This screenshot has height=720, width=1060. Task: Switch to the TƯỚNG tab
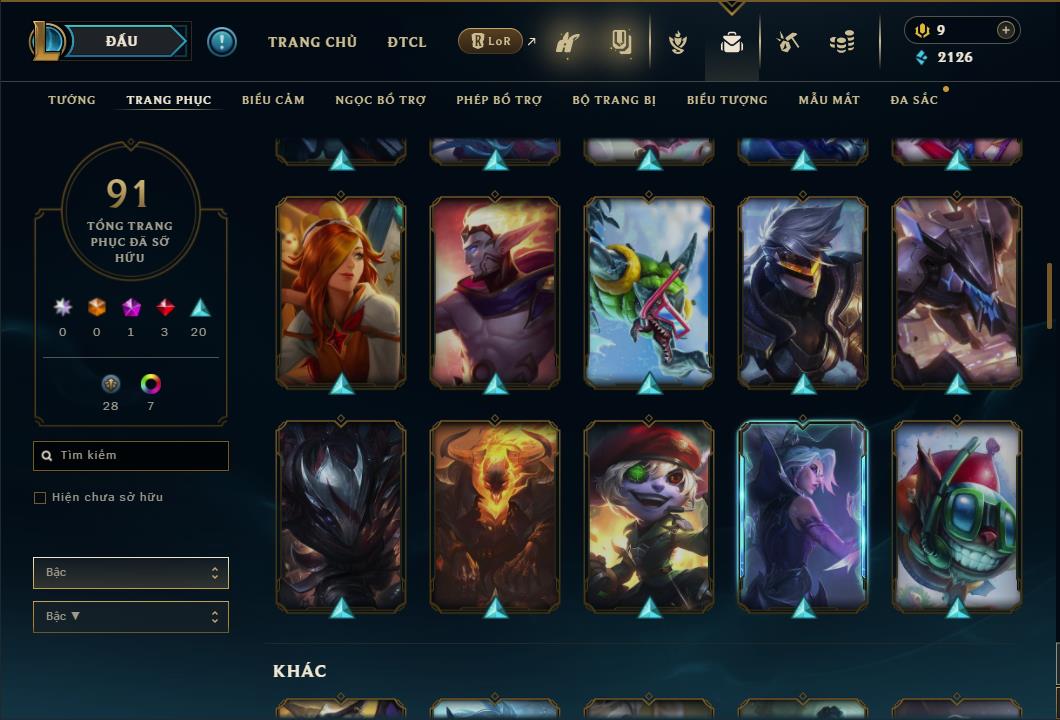[x=72, y=100]
